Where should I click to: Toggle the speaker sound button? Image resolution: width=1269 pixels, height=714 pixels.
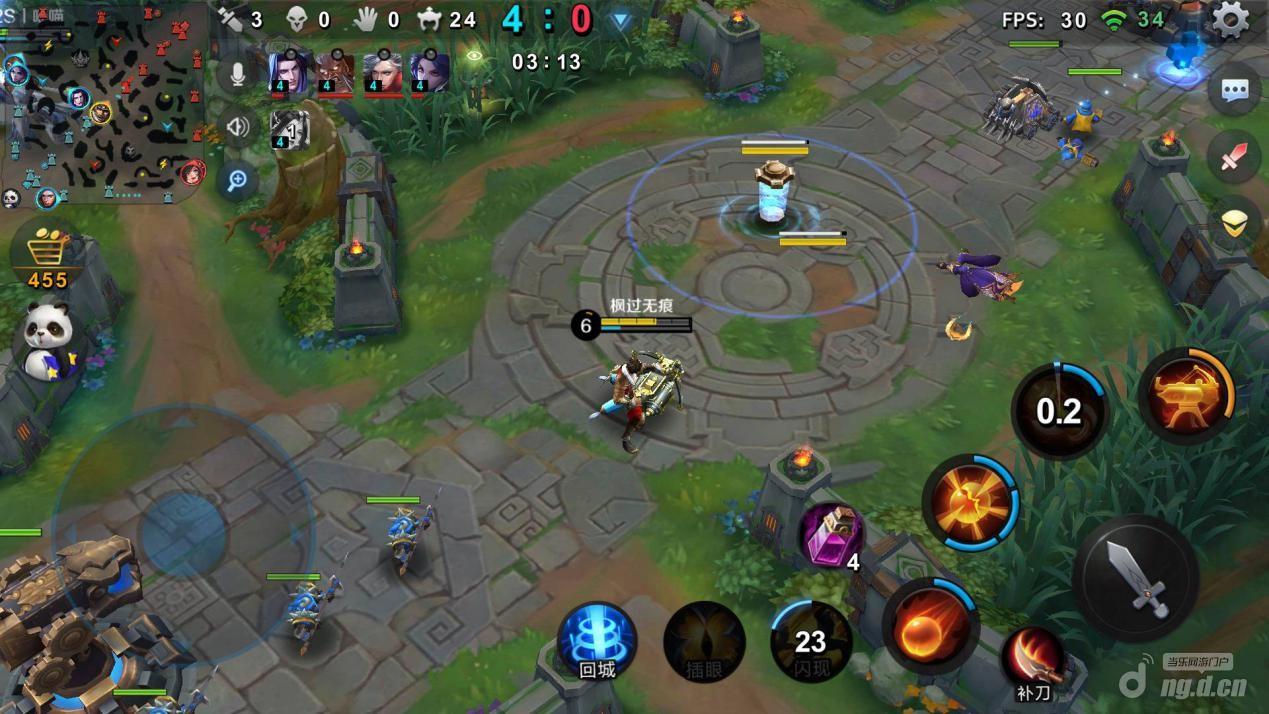coord(238,127)
